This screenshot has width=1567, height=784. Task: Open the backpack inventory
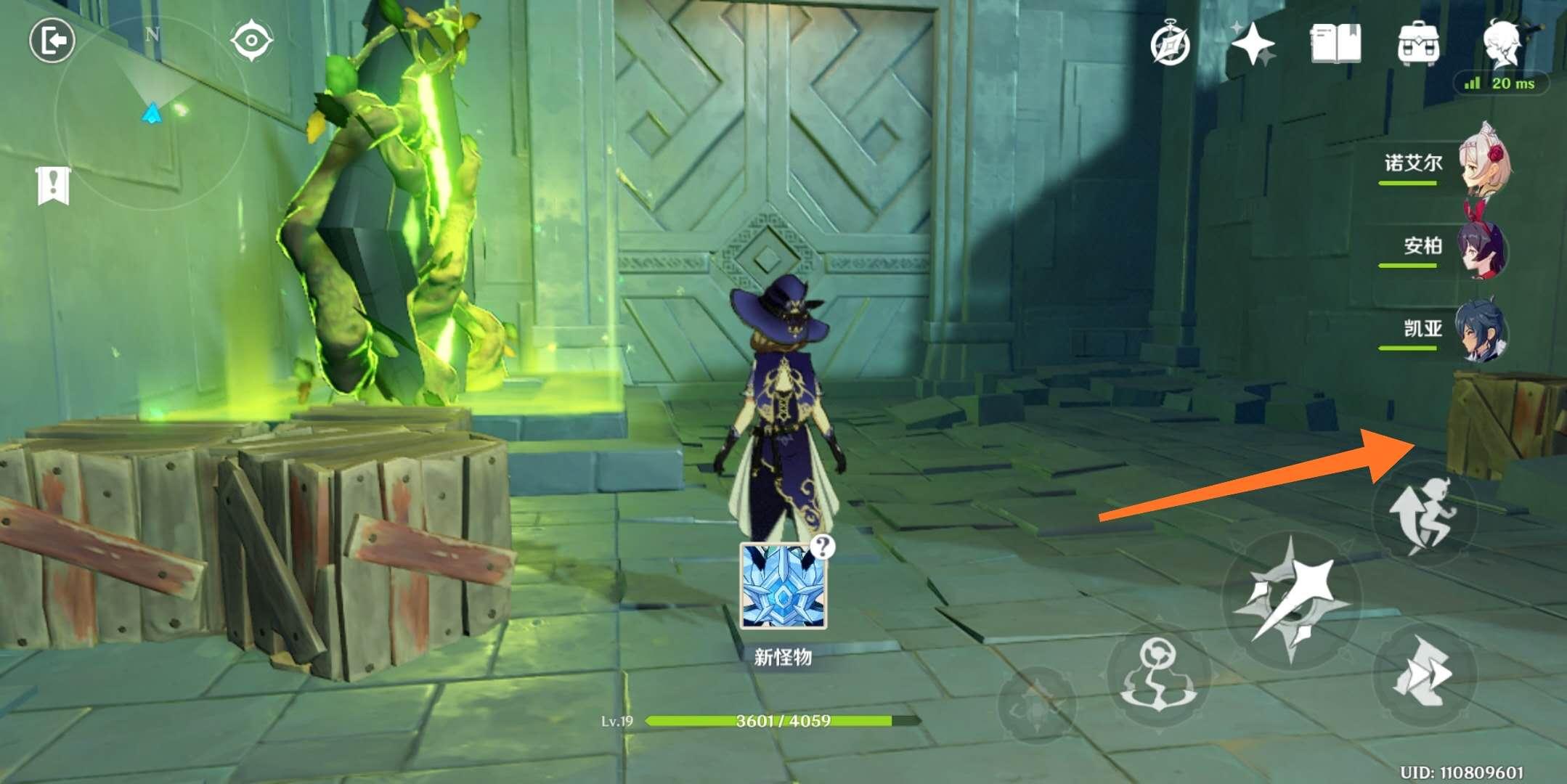click(x=1418, y=45)
